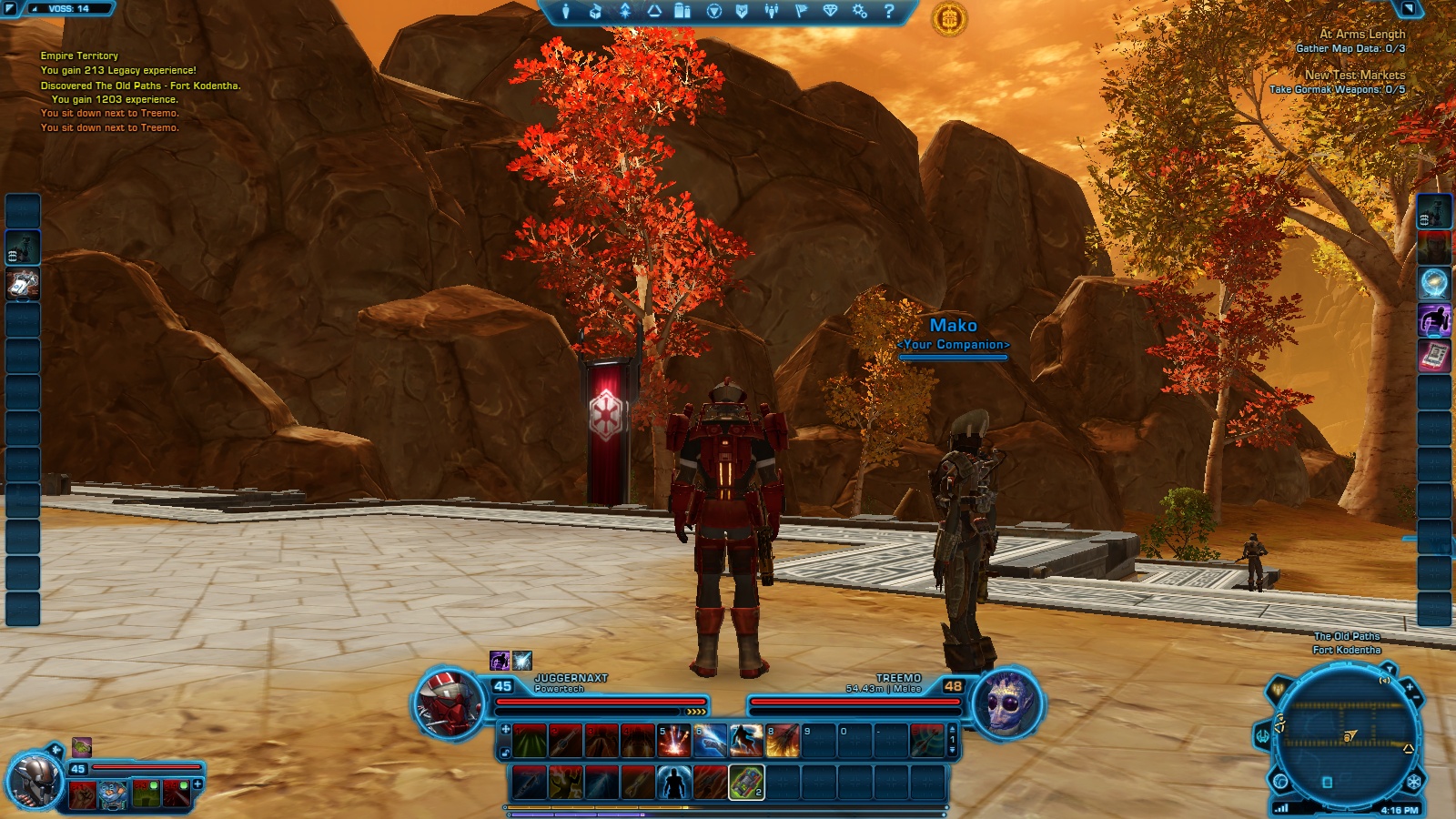Image resolution: width=1456 pixels, height=819 pixels.
Task: Open the chat options arrow beside VOSS tab
Action: [x=10, y=7]
